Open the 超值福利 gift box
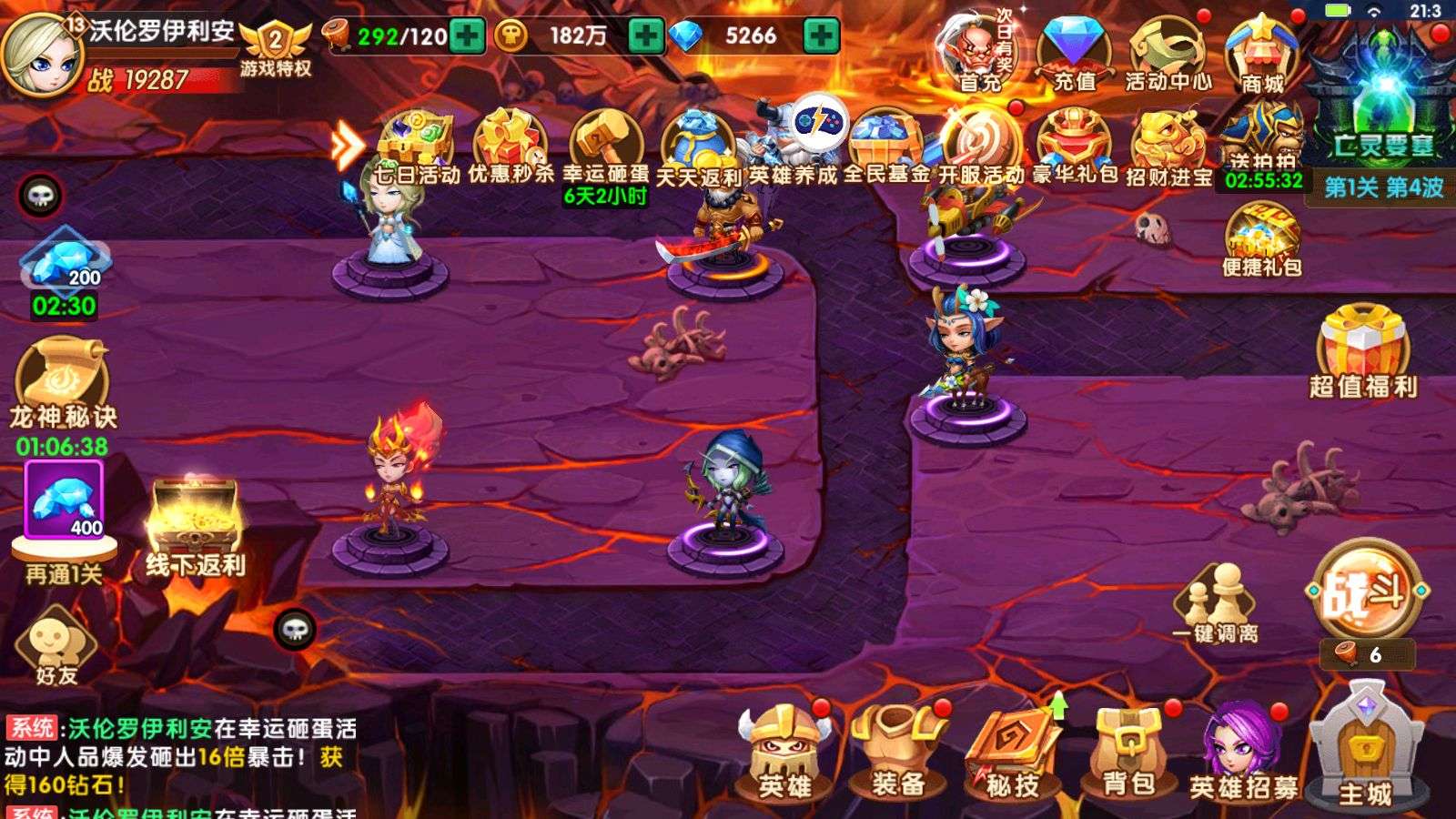 pyautogui.click(x=1362, y=351)
